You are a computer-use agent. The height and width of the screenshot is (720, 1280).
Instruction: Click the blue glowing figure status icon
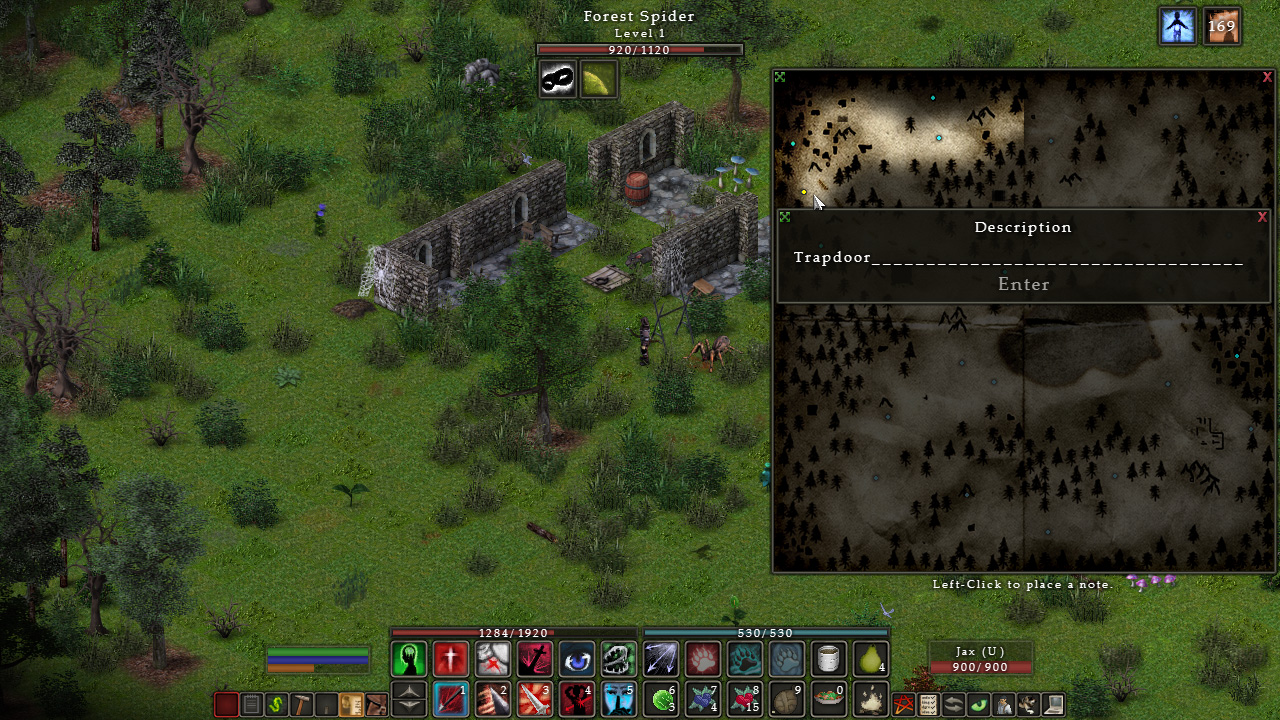[1178, 26]
